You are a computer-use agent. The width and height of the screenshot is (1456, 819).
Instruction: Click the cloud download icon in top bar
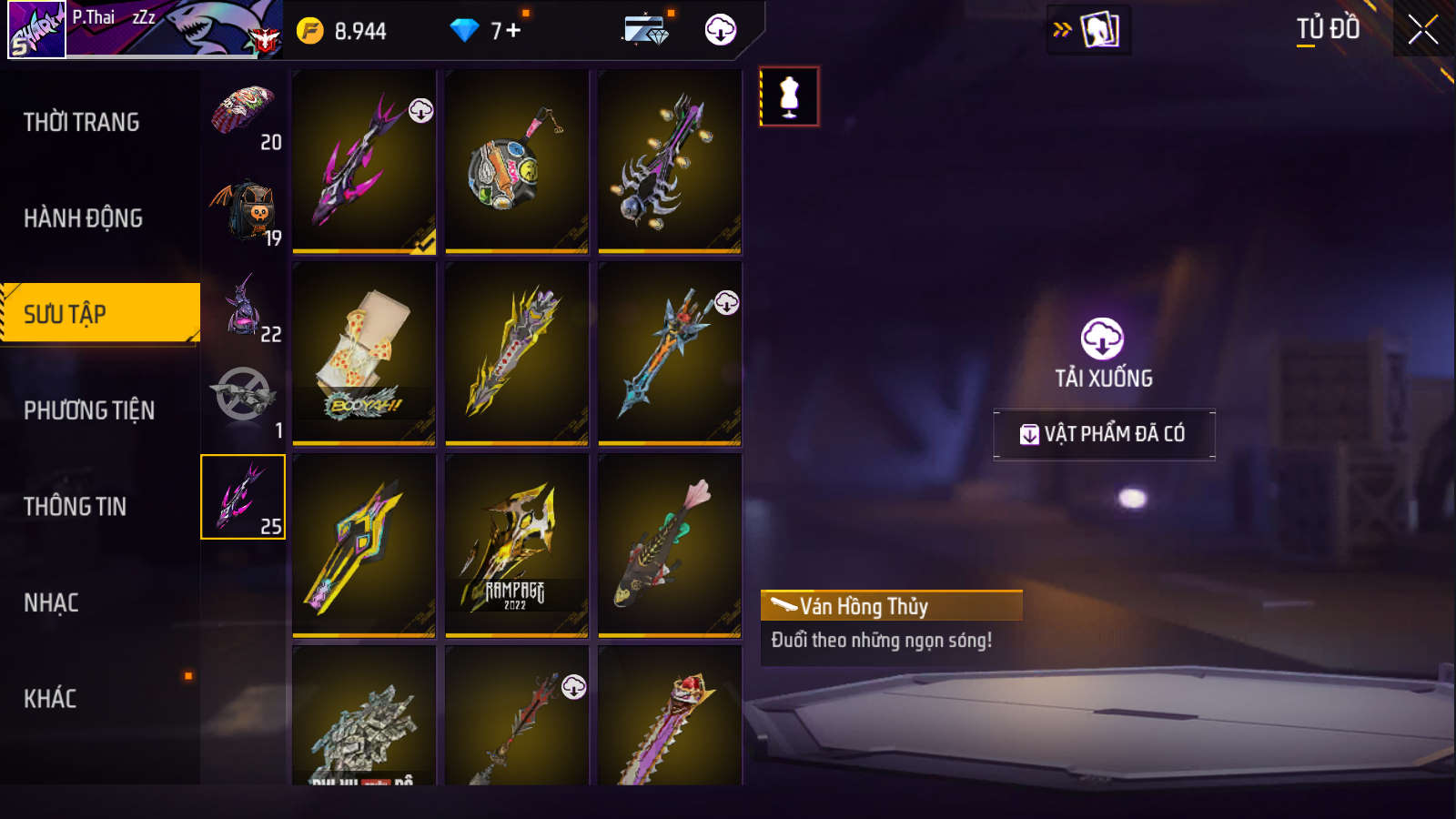click(720, 30)
